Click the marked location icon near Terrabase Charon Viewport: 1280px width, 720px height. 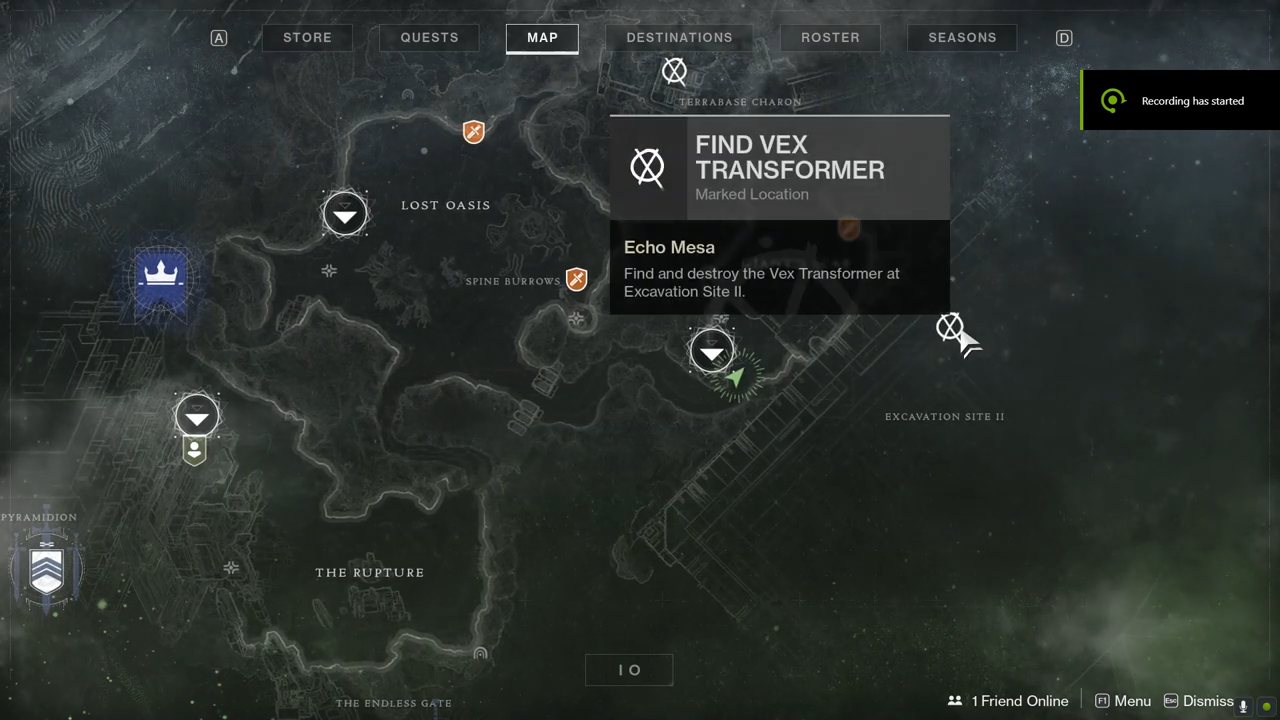(x=675, y=71)
